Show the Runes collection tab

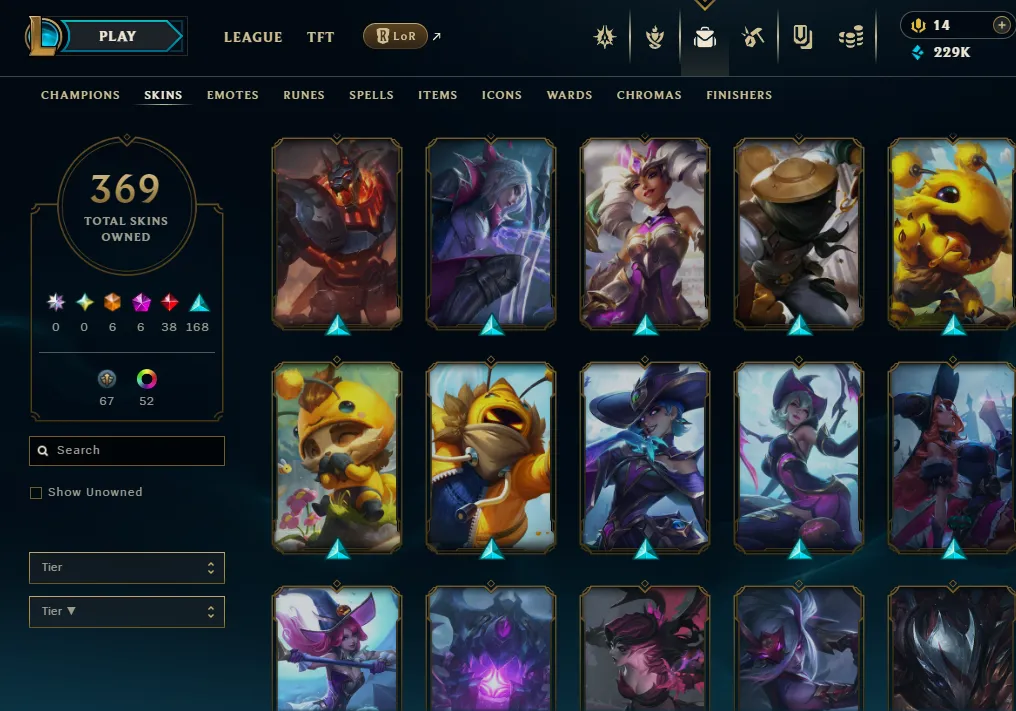click(x=304, y=95)
